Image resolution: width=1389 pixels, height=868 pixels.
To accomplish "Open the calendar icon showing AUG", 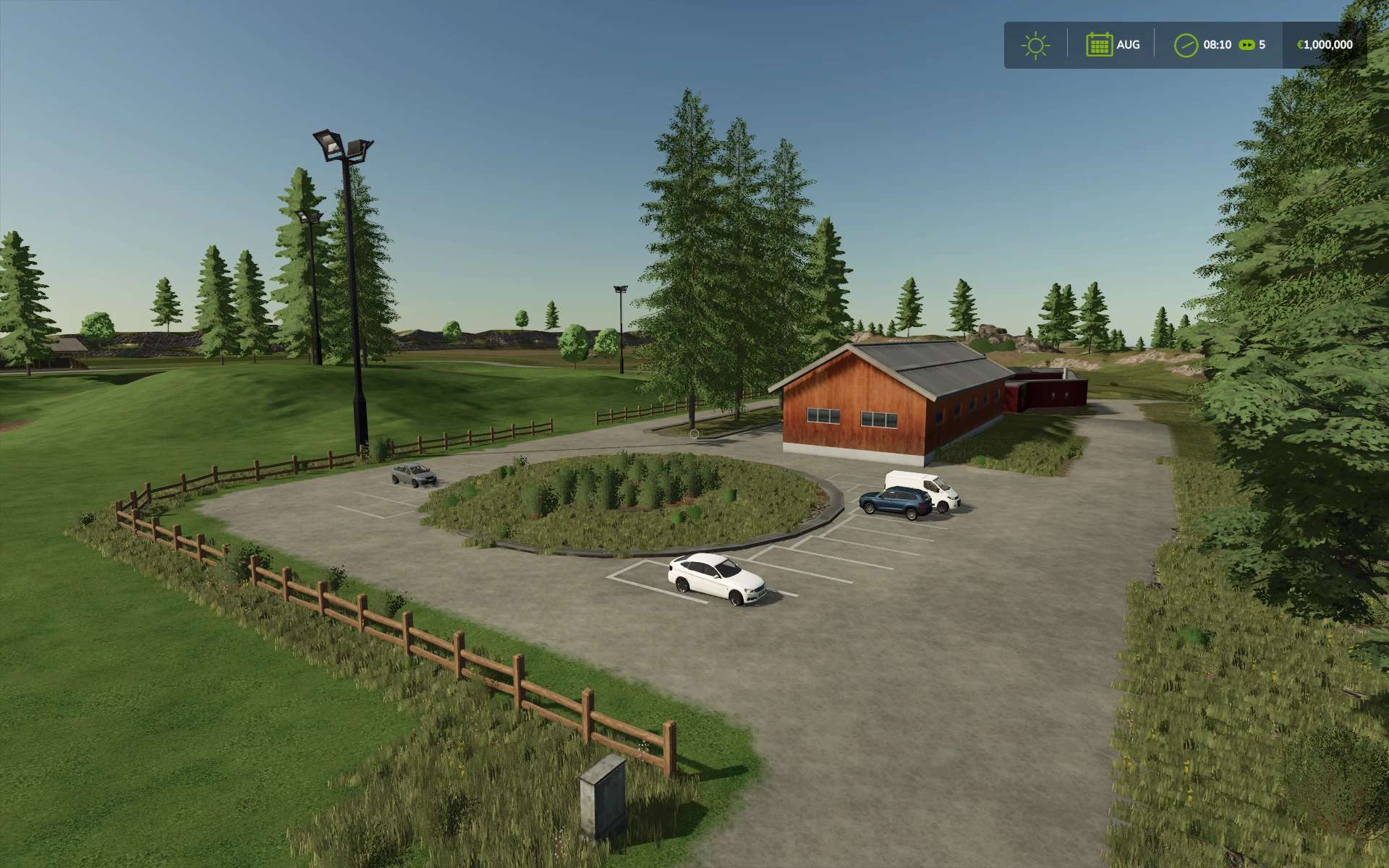I will click(x=1098, y=45).
